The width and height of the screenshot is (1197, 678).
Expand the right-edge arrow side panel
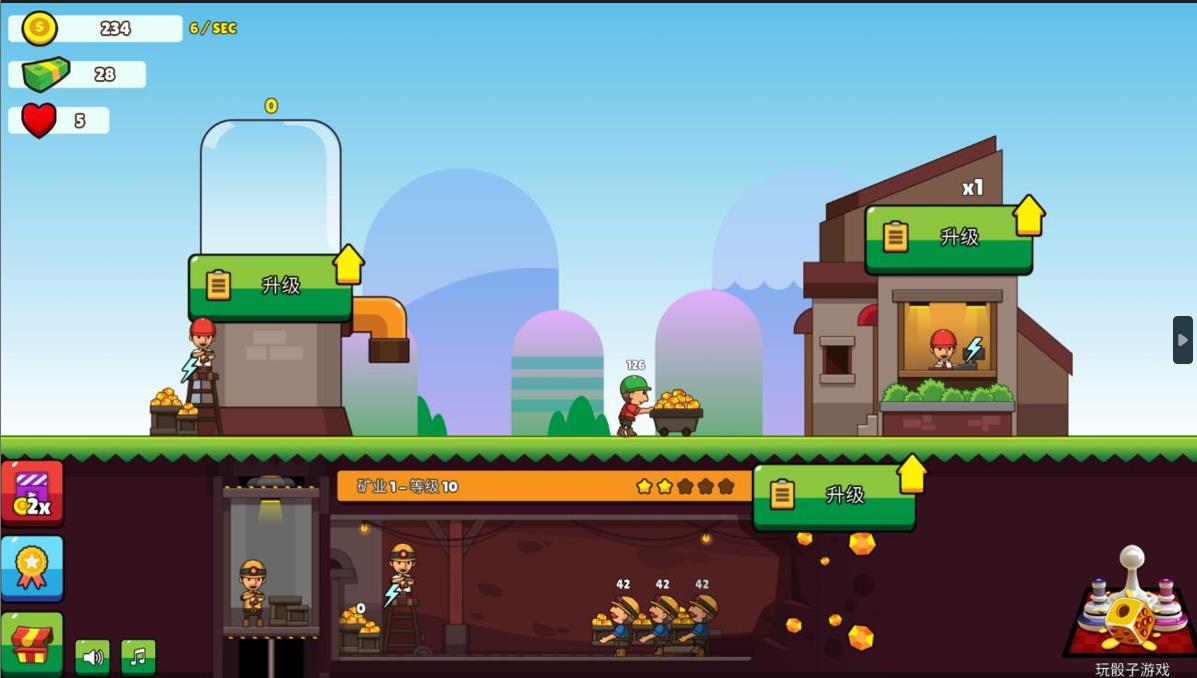[1182, 340]
